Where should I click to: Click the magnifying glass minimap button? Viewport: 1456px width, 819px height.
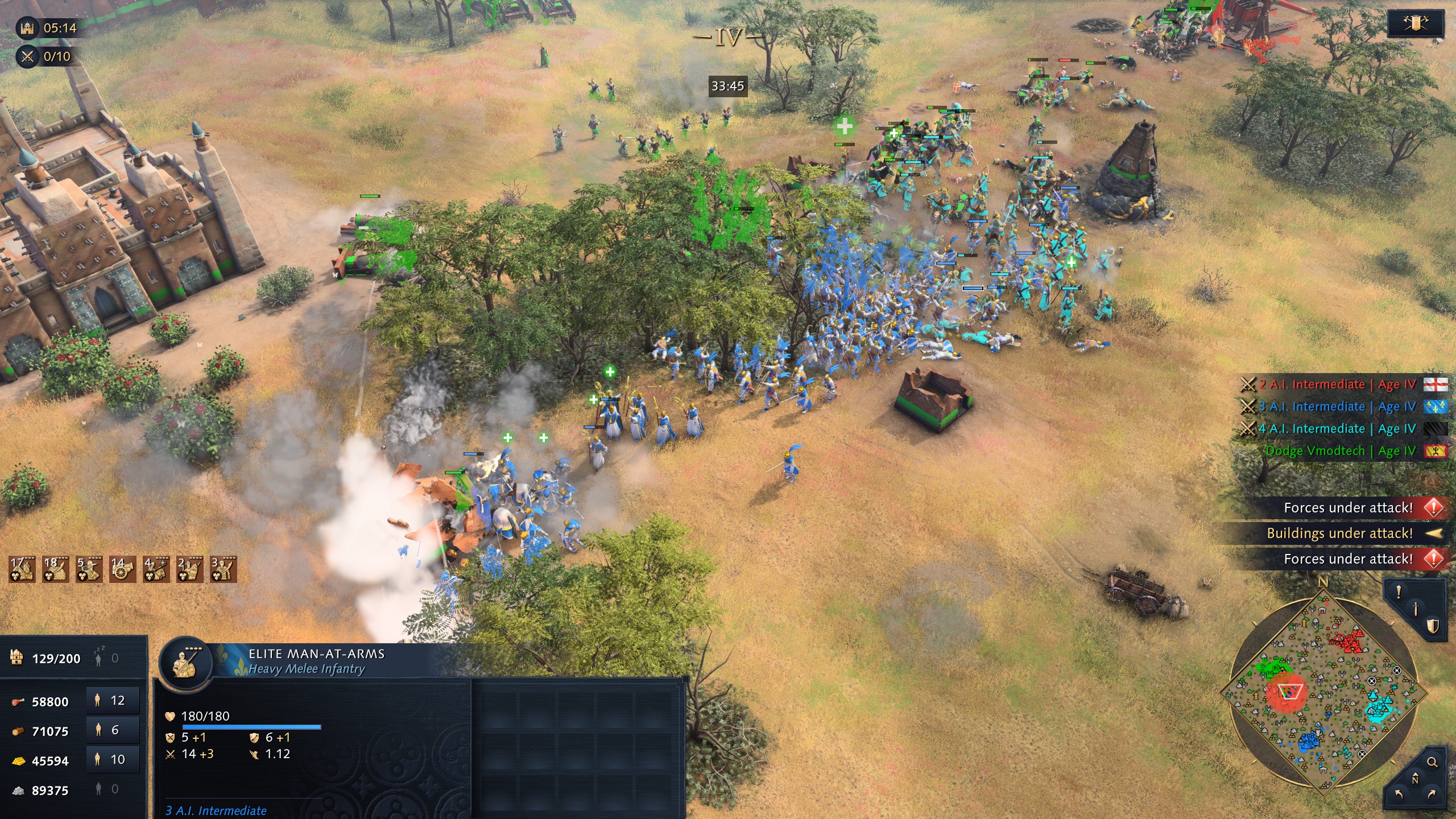click(x=1432, y=762)
